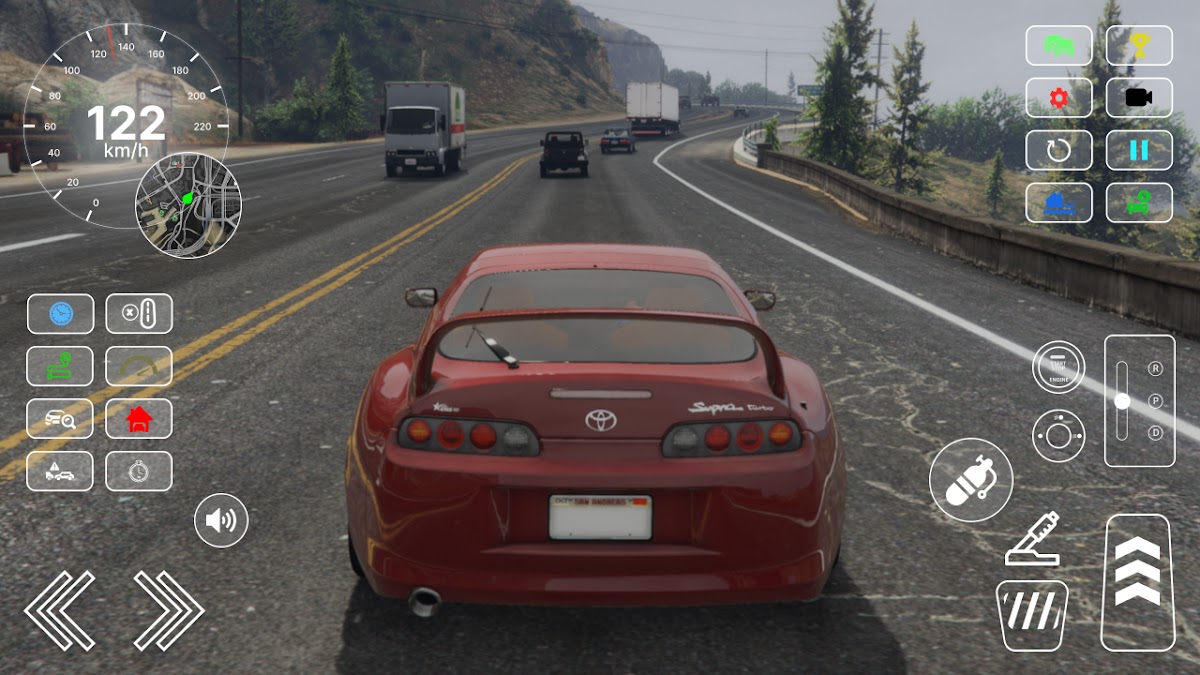Steer right with the right arrows
The image size is (1200, 675).
point(168,610)
